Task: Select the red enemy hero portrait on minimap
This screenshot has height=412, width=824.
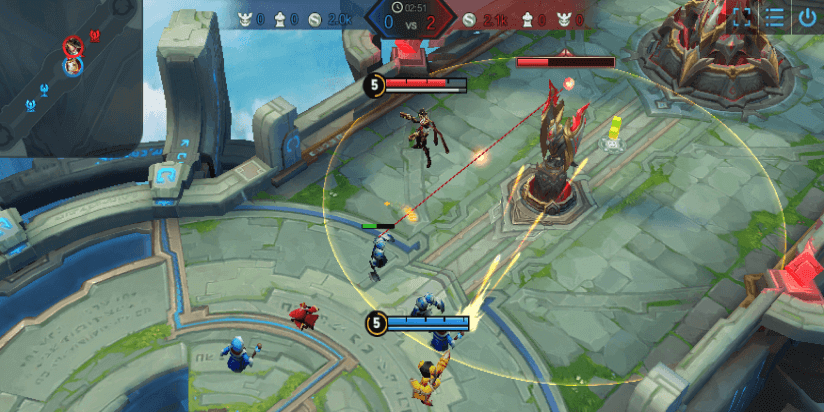Action: [x=73, y=46]
